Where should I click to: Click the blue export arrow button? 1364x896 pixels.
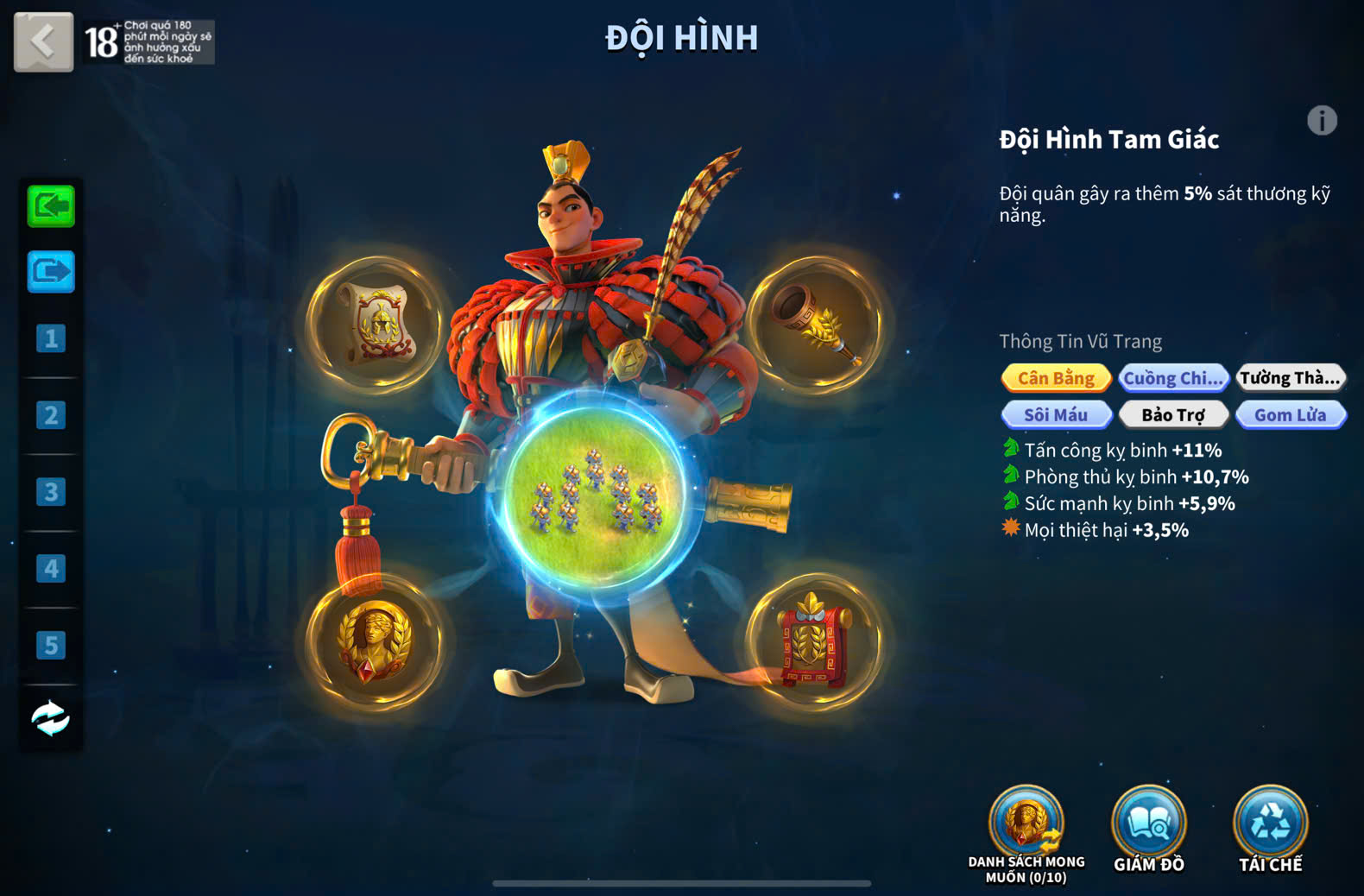click(x=51, y=273)
